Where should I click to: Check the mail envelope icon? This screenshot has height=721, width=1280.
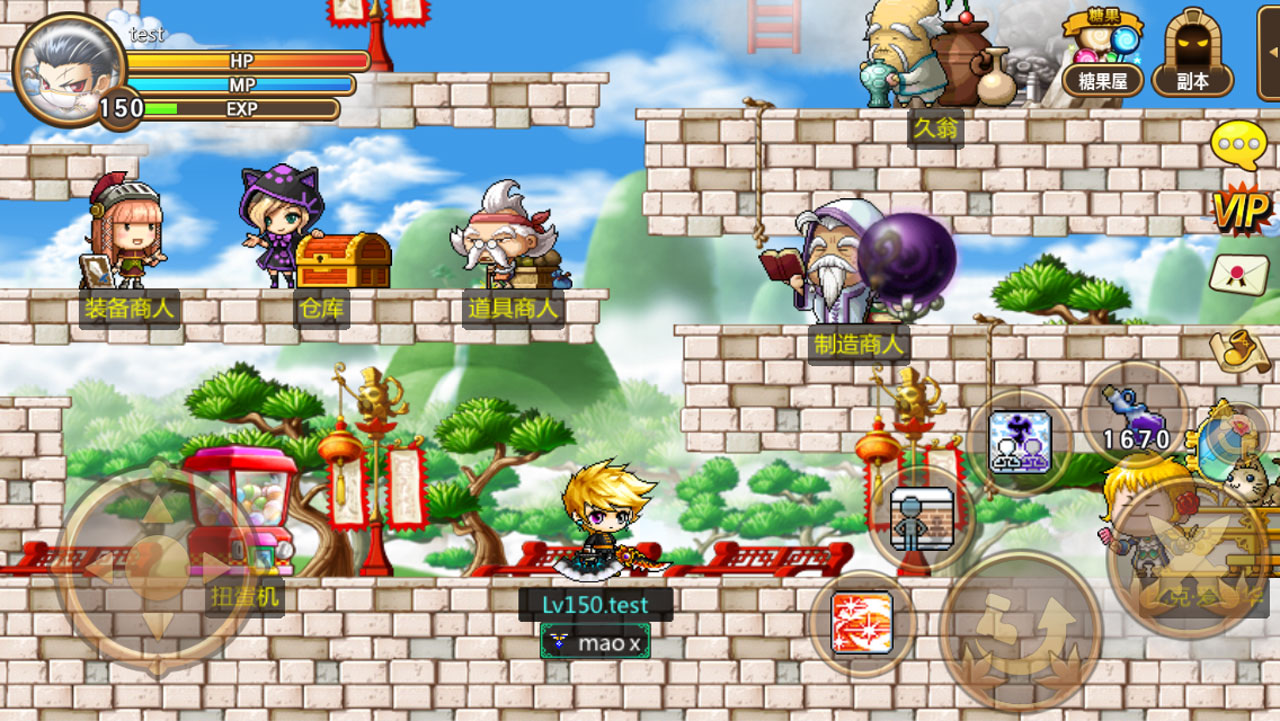click(1240, 275)
